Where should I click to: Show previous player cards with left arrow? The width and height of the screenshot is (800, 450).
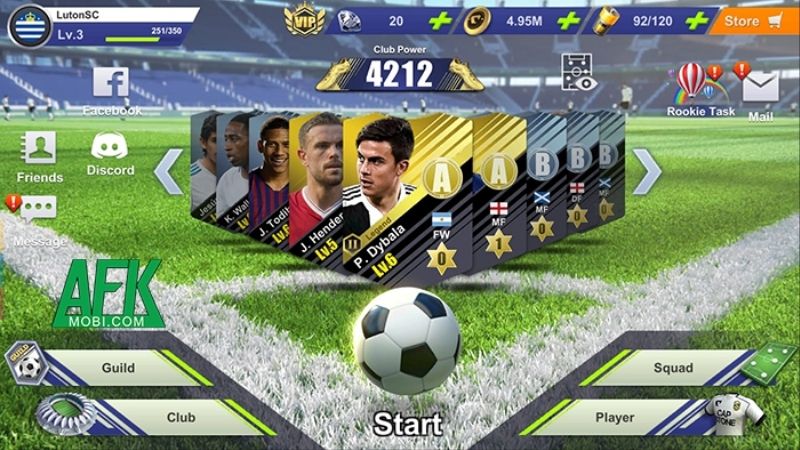click(168, 172)
